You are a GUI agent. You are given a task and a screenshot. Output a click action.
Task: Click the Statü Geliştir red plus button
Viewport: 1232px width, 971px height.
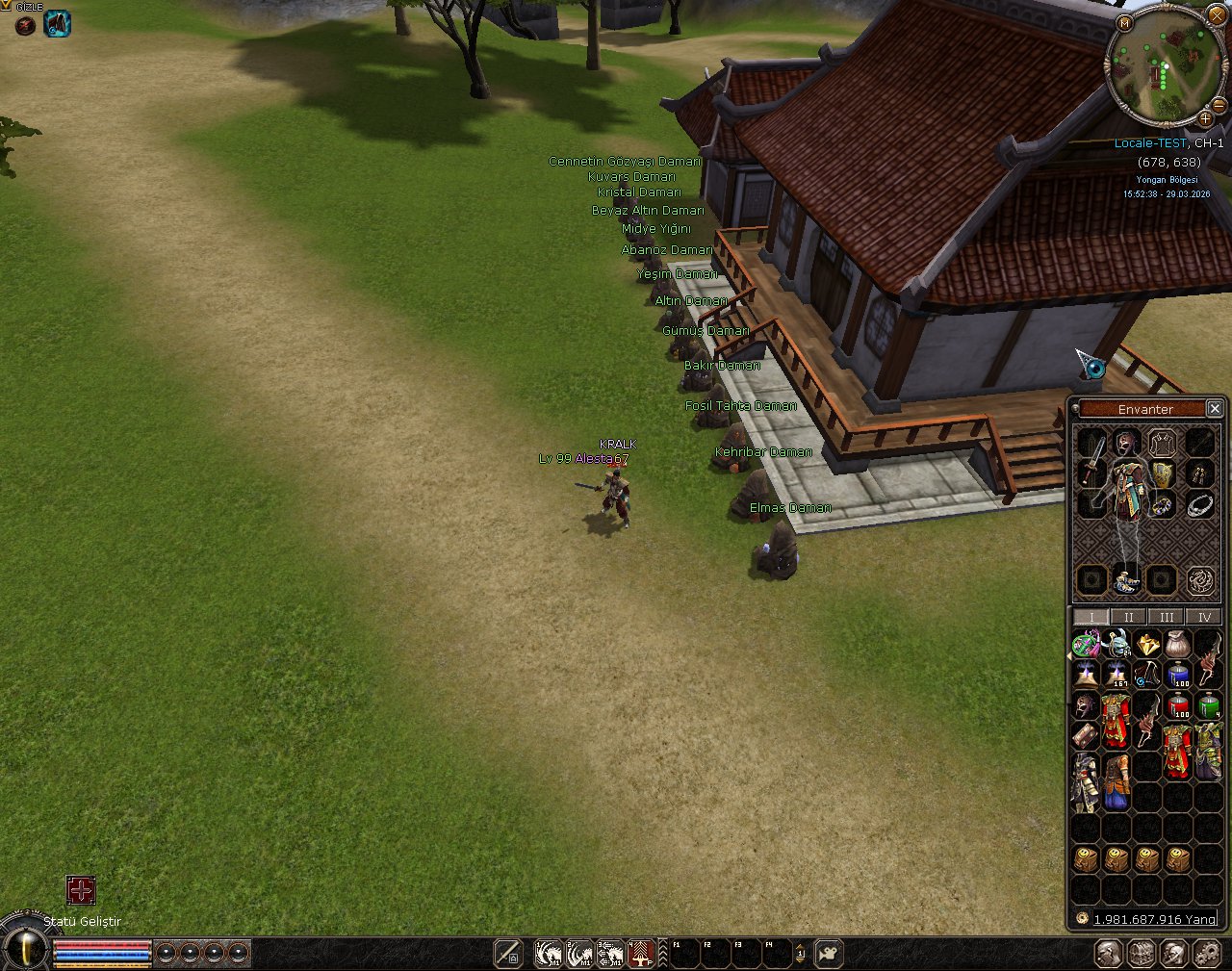(x=81, y=890)
